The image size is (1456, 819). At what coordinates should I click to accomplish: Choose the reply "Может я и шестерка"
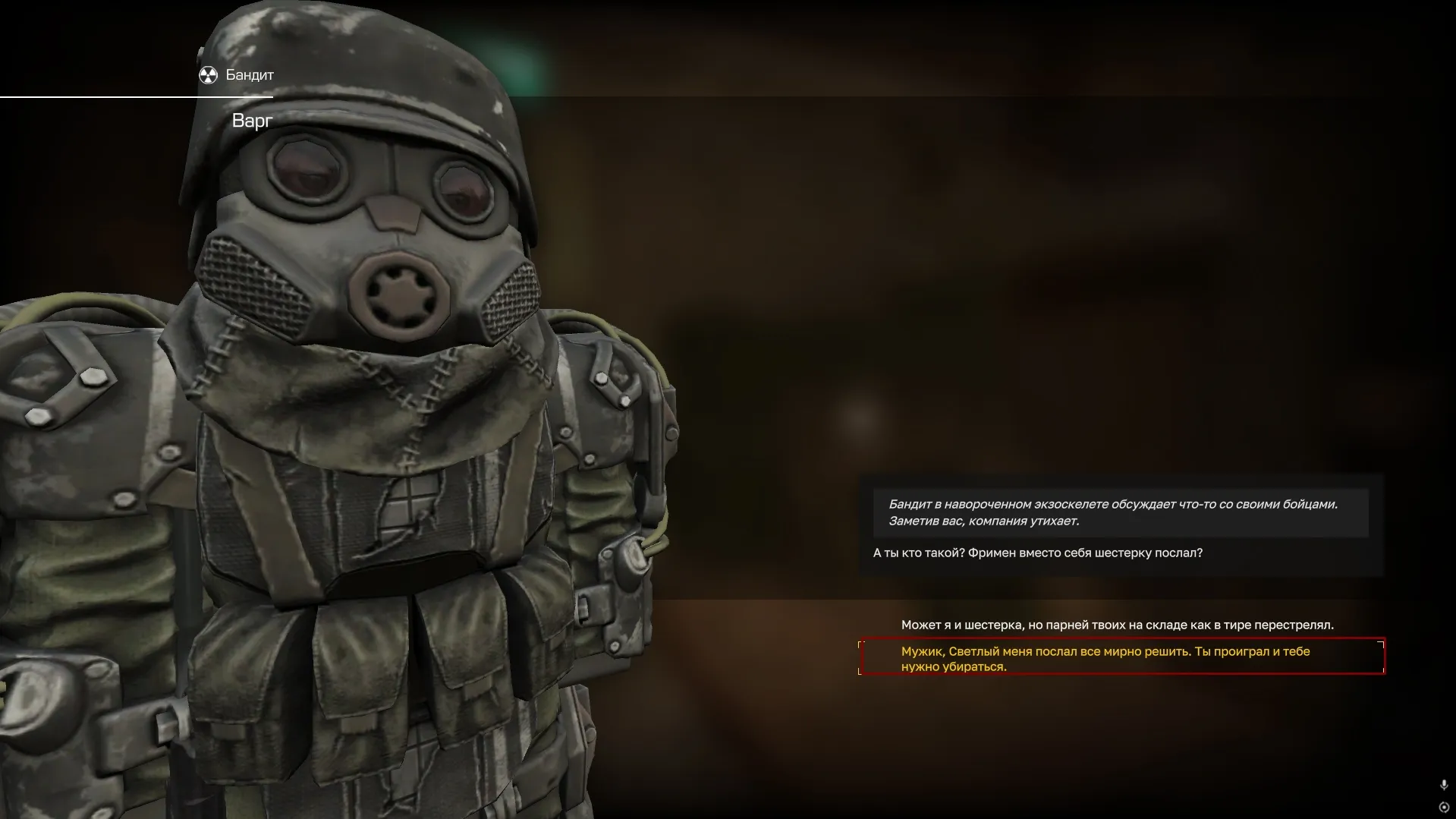click(1117, 625)
